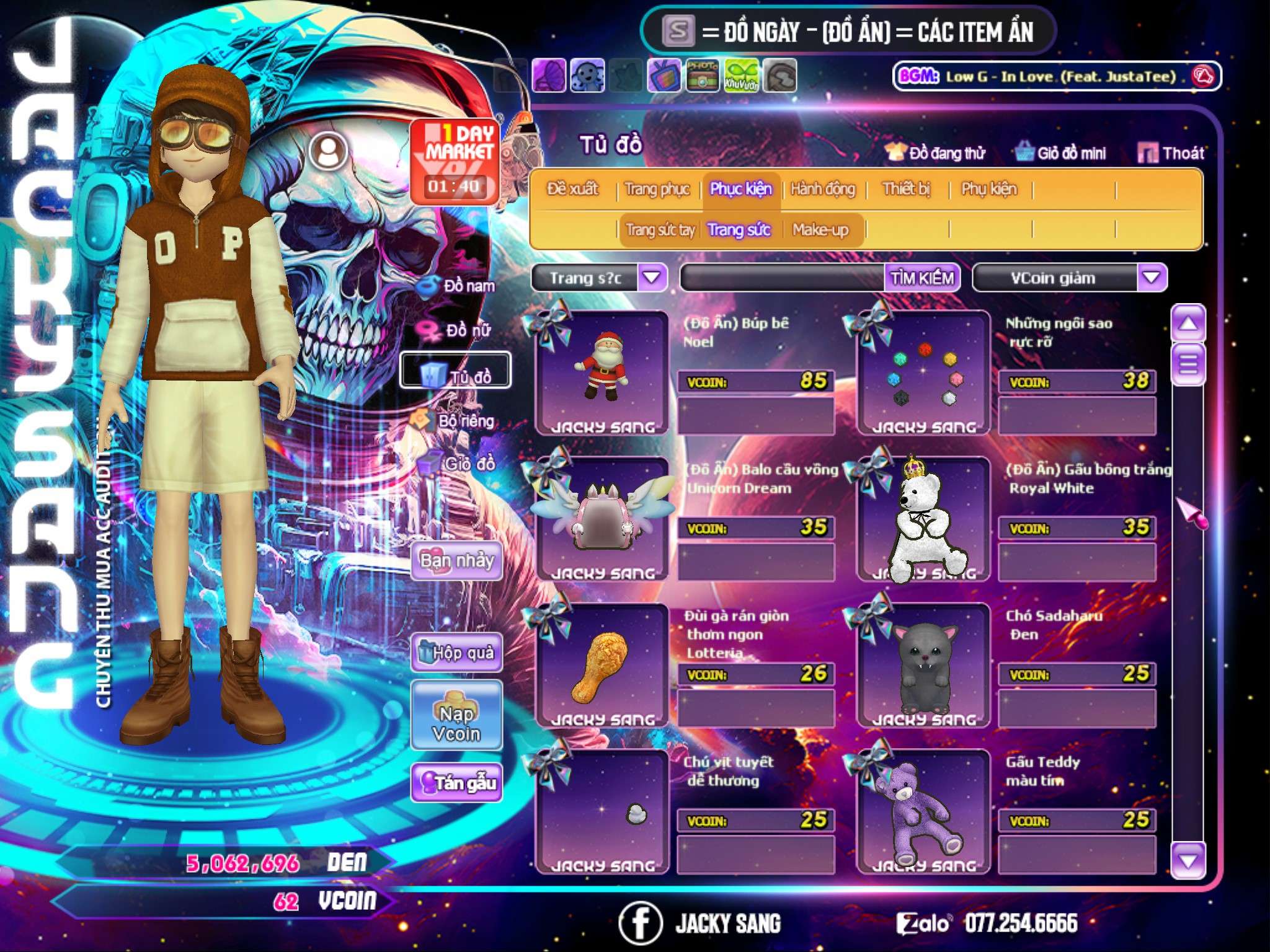This screenshot has width=1270, height=952.
Task: Choose the Make-up subcategory
Action: pos(820,230)
